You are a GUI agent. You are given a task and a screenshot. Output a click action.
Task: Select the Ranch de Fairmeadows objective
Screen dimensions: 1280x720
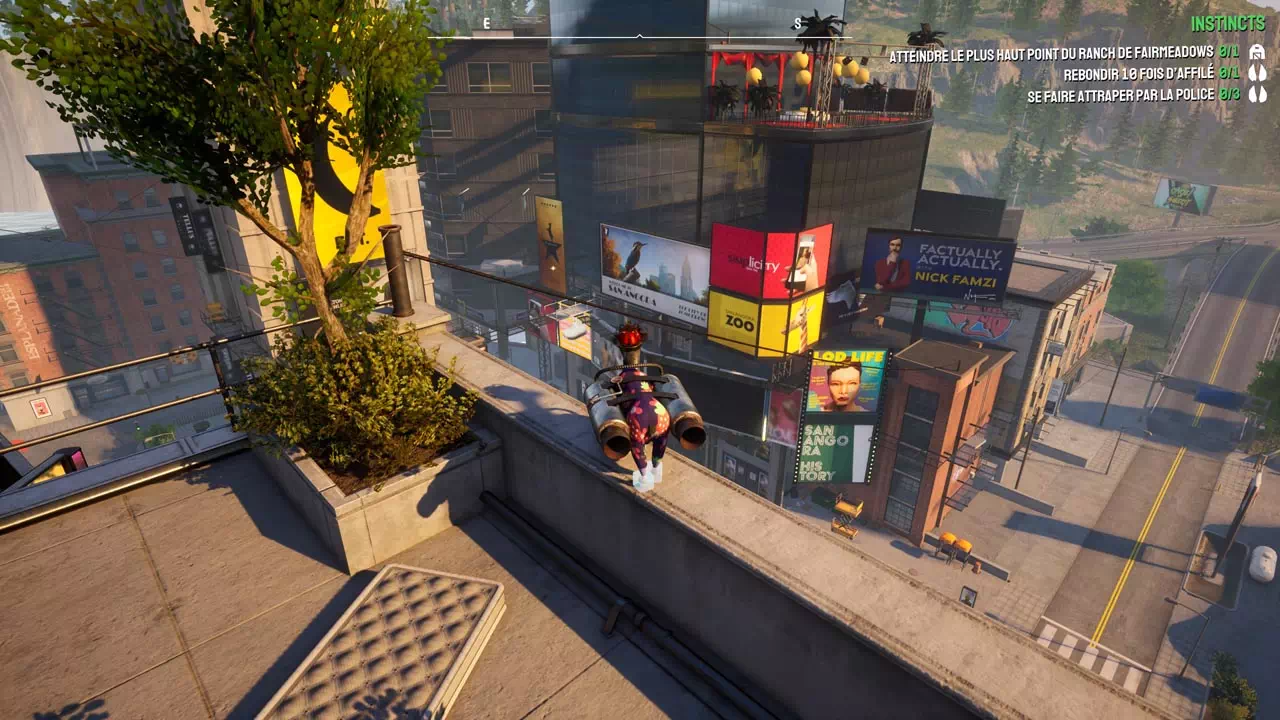pyautogui.click(x=1050, y=53)
